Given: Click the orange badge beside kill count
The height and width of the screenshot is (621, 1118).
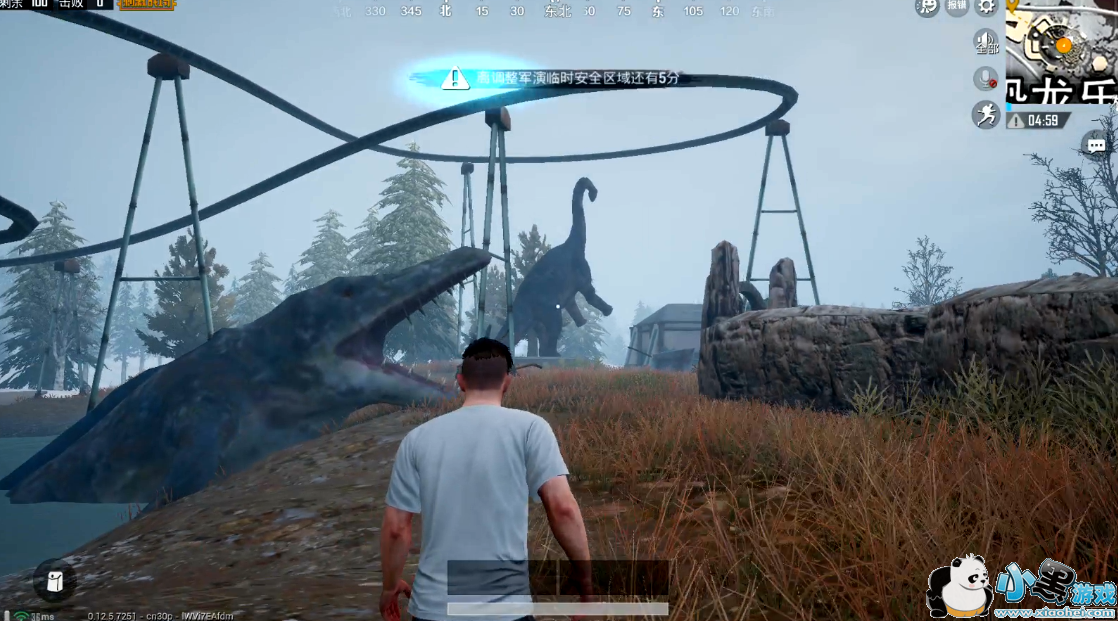Looking at the screenshot, I should coord(146,5).
